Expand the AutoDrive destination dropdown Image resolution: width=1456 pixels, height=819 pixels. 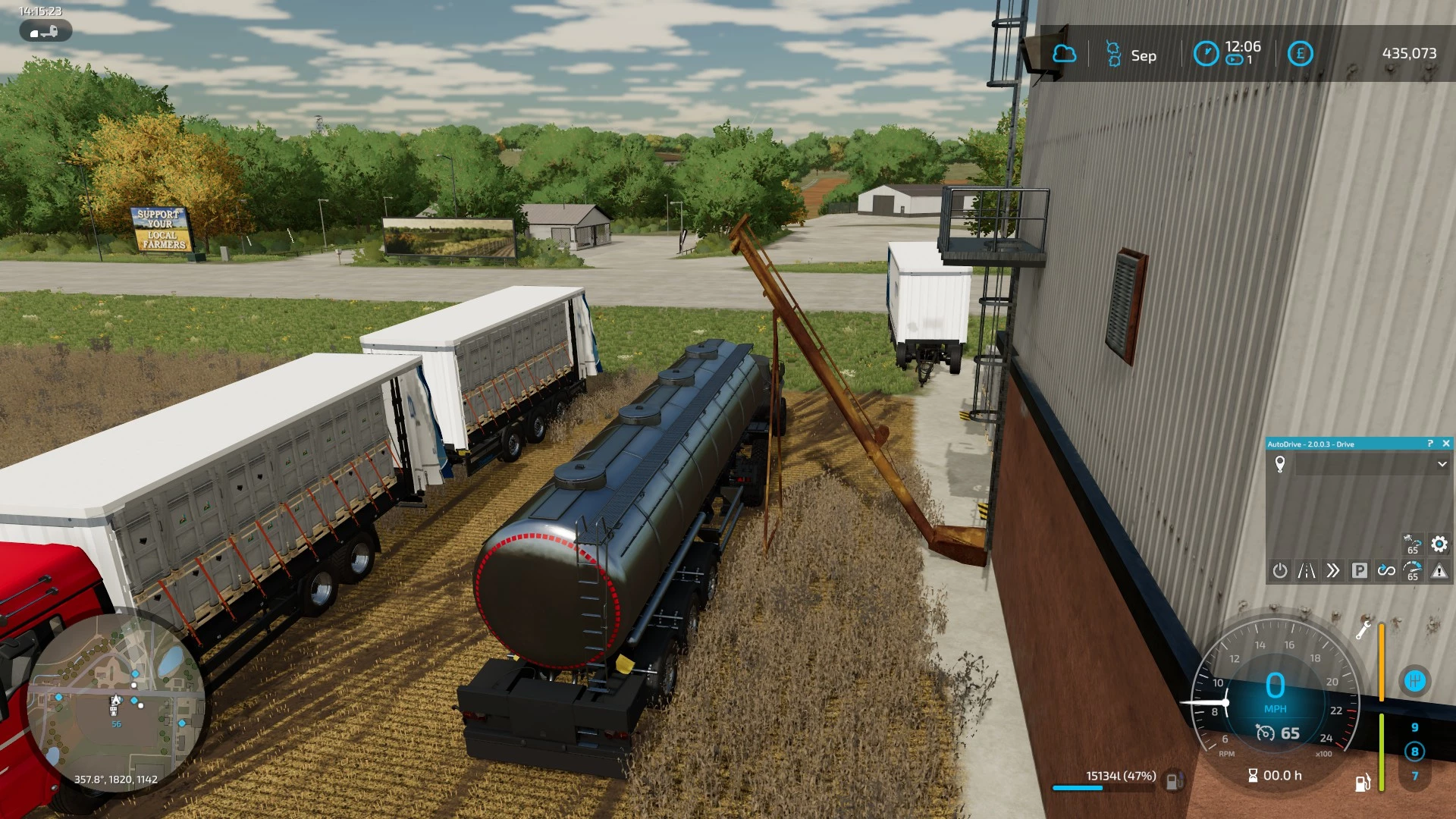pos(1442,464)
